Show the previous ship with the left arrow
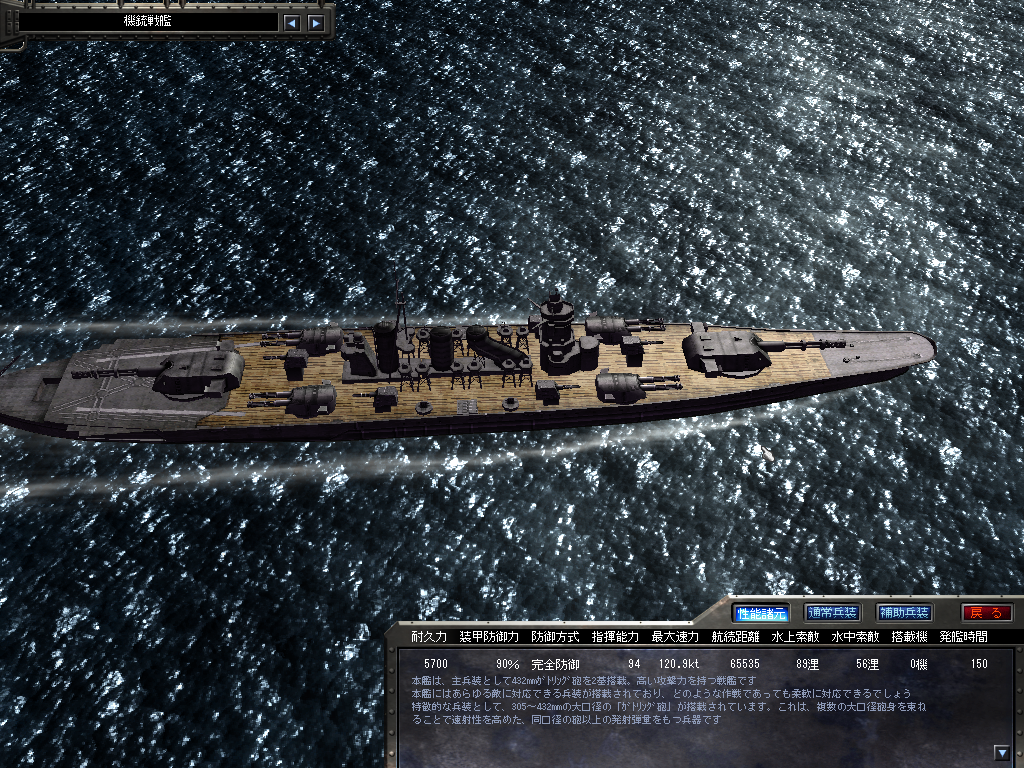Viewport: 1024px width, 768px height. click(x=291, y=22)
